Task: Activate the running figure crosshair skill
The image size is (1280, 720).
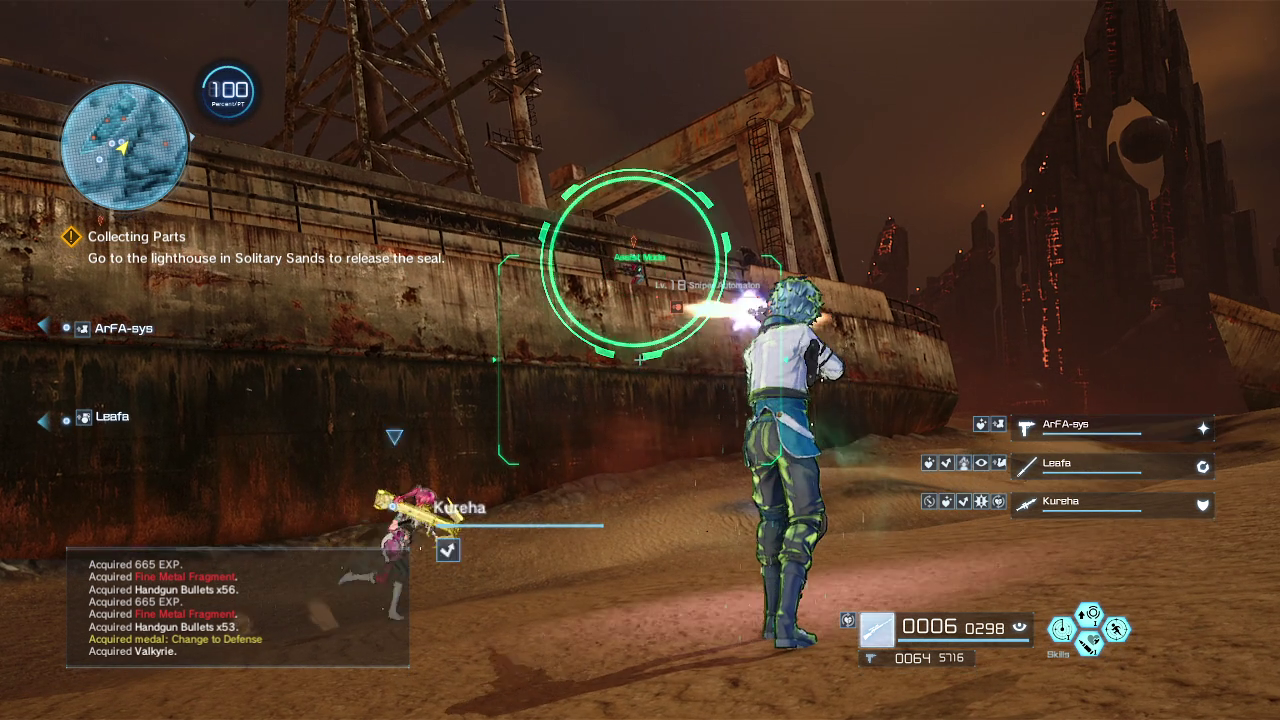Action: pyautogui.click(x=1116, y=629)
